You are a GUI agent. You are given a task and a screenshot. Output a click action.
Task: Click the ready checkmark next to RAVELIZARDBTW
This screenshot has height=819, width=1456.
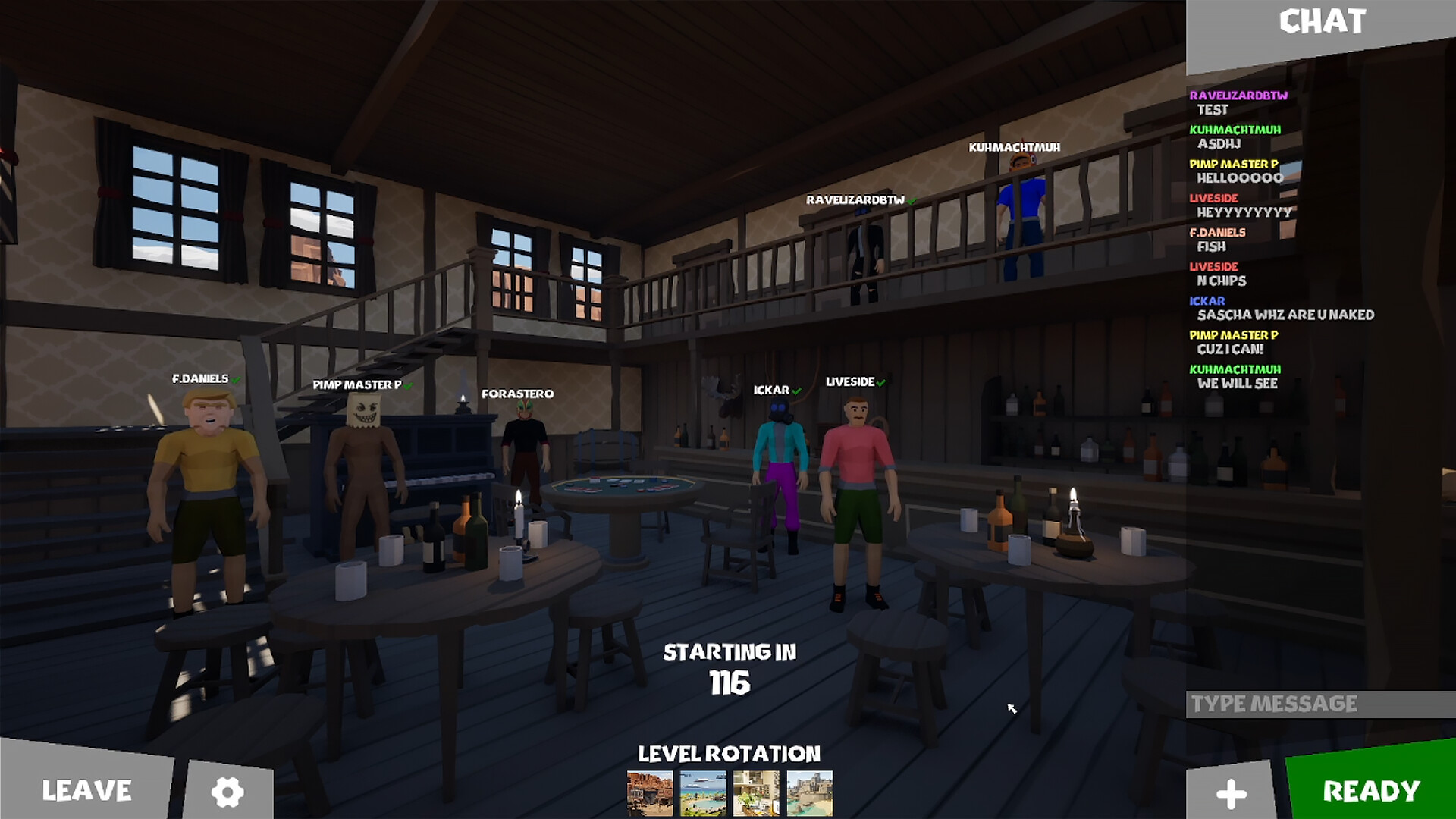pyautogui.click(x=911, y=202)
